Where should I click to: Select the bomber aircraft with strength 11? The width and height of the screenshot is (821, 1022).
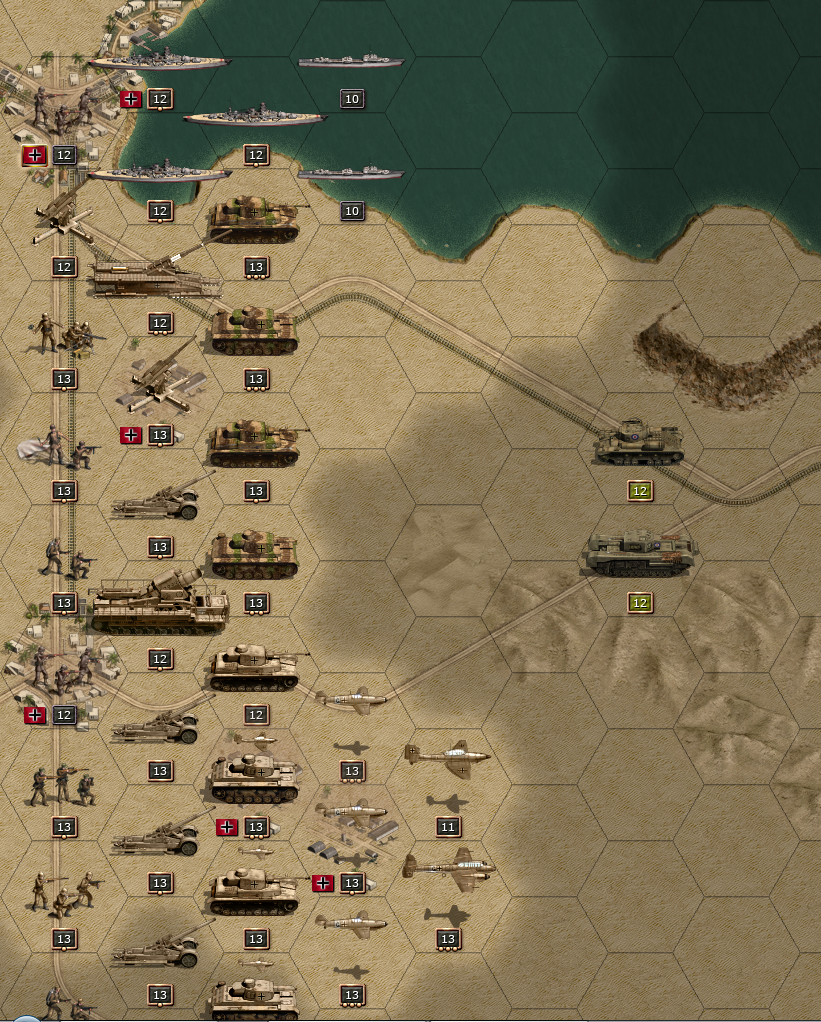pos(448,761)
